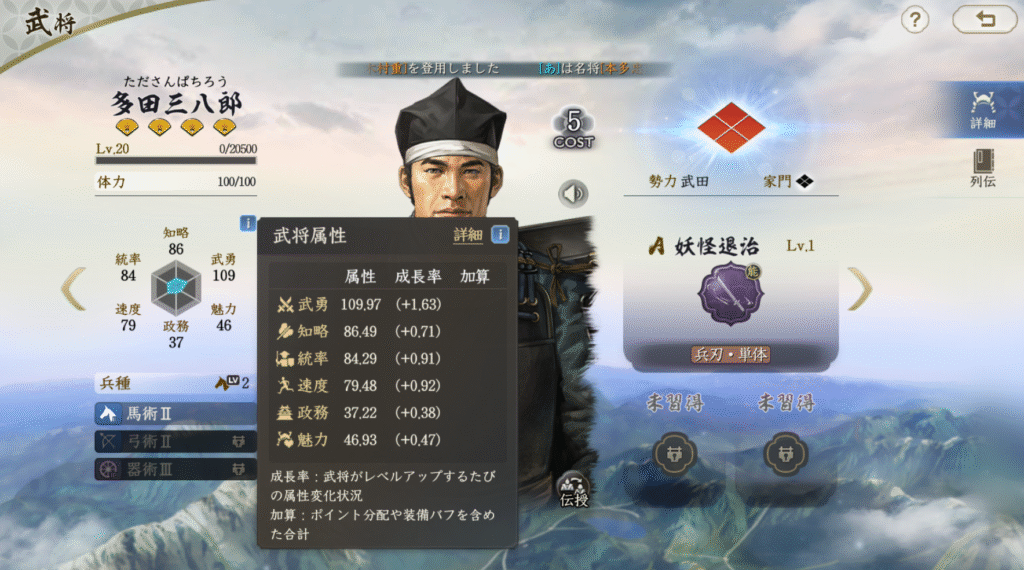Play the general's voice with speaker icon

click(573, 193)
